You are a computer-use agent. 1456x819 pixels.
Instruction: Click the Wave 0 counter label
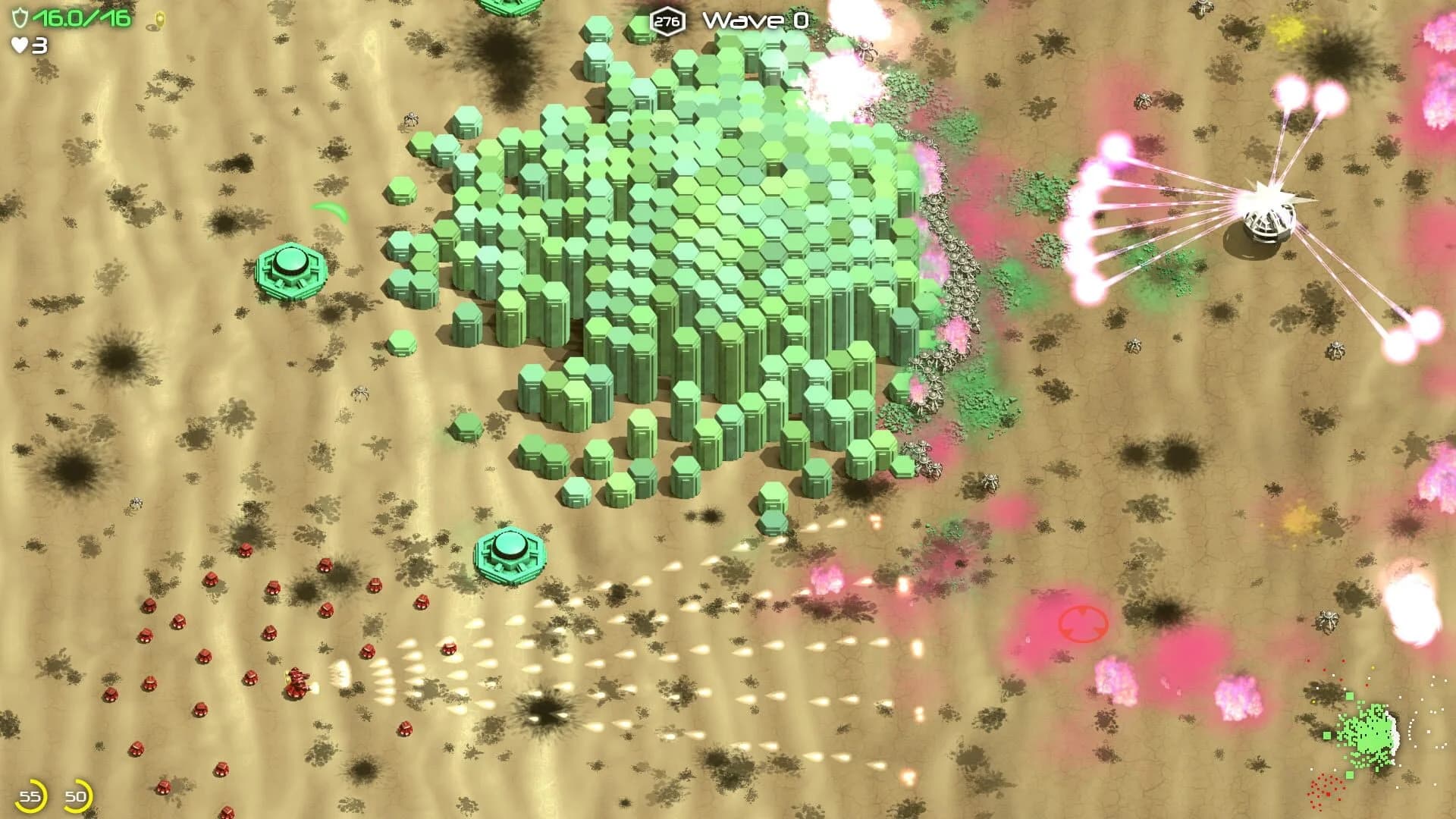pos(756,21)
